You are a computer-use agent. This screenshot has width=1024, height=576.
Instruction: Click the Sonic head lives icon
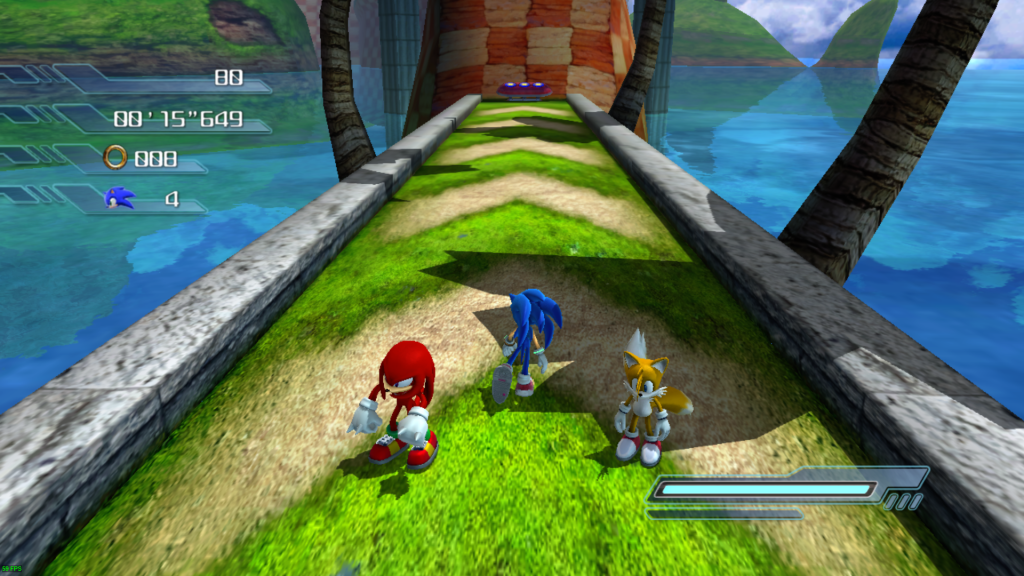pyautogui.click(x=120, y=197)
